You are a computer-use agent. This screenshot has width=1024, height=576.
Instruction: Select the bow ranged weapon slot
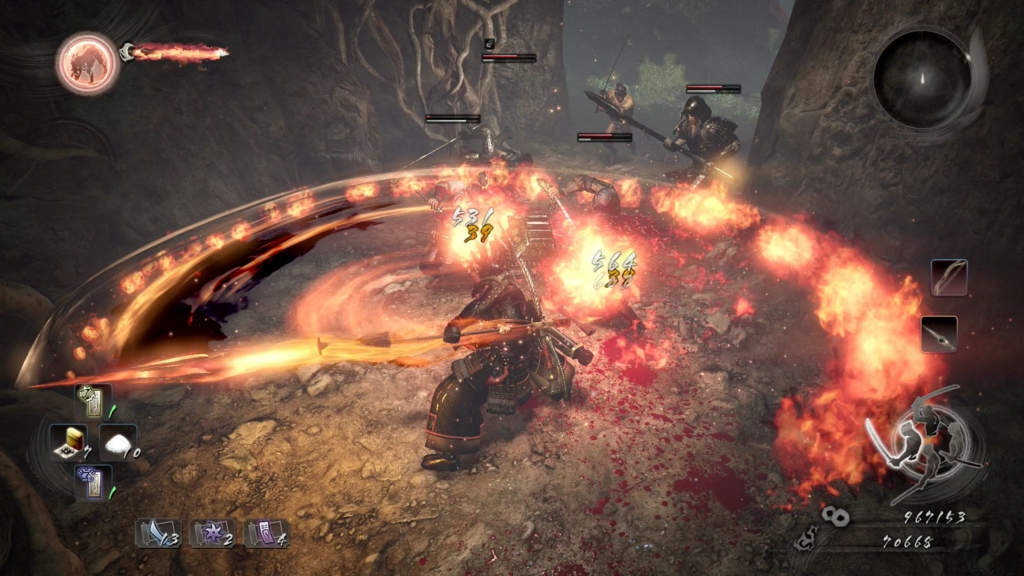949,277
